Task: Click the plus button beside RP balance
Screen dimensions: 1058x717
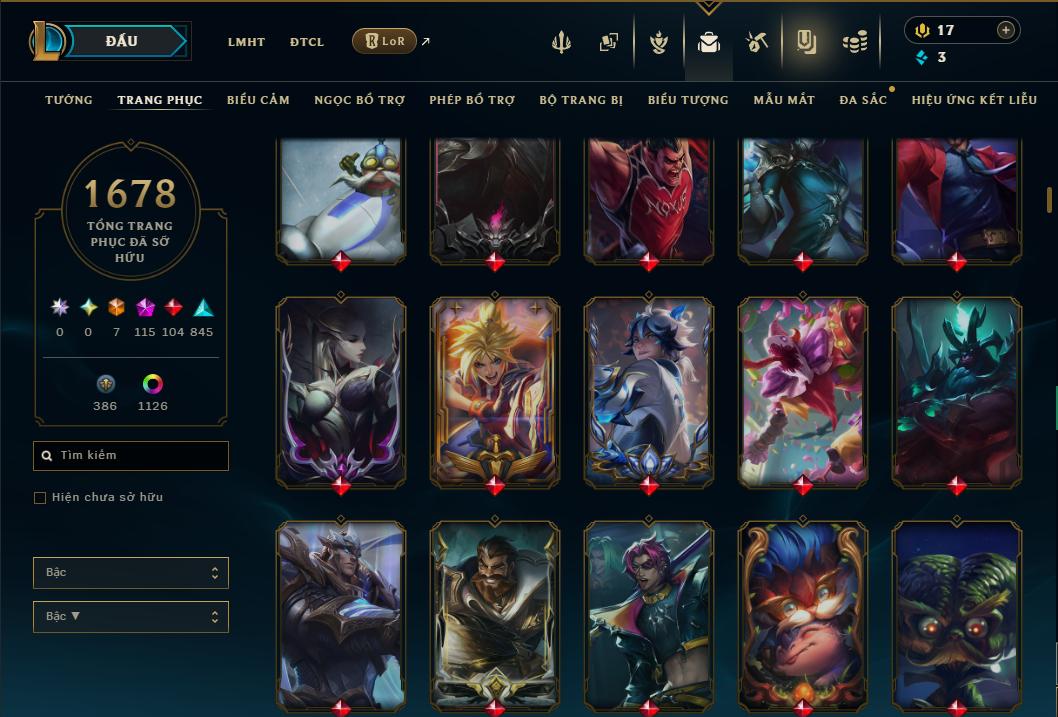Action: tap(1005, 30)
